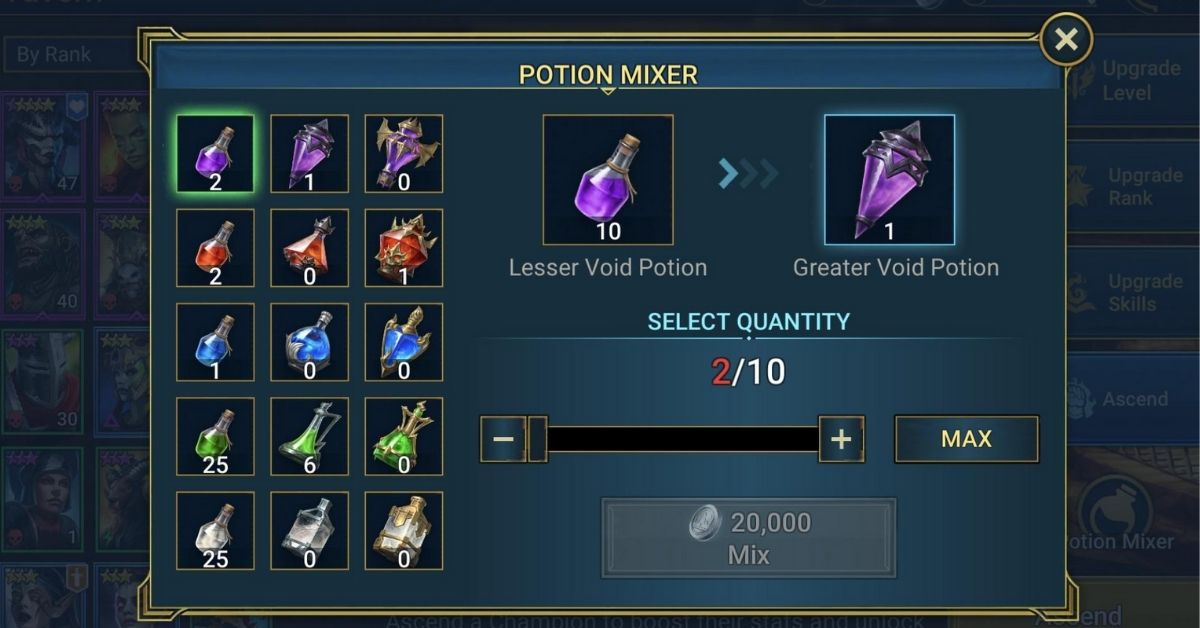Pick the Greater Magic Potion slot
1200x628 pixels.
[x=309, y=342]
